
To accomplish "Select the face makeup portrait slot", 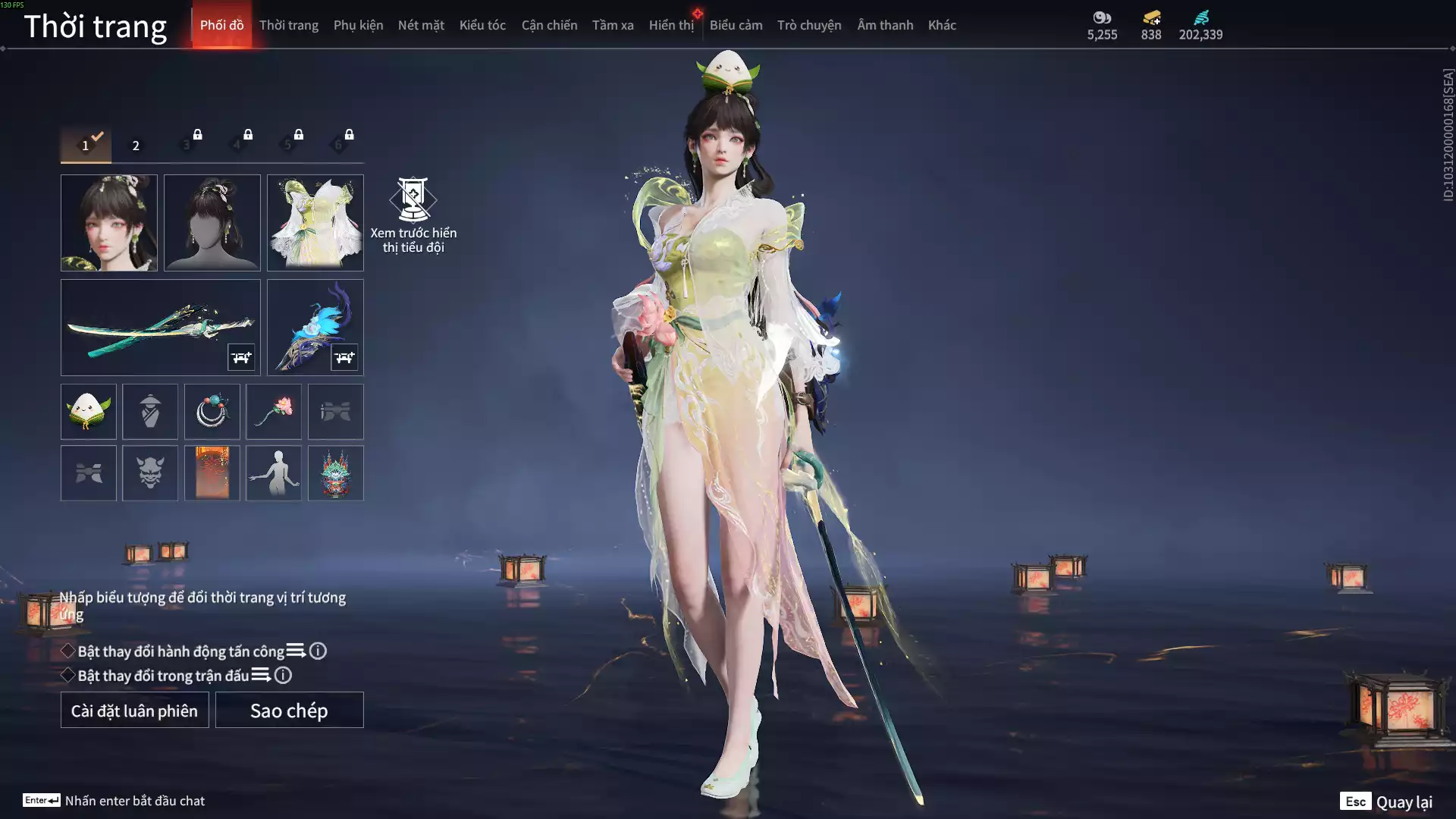I will pos(109,223).
